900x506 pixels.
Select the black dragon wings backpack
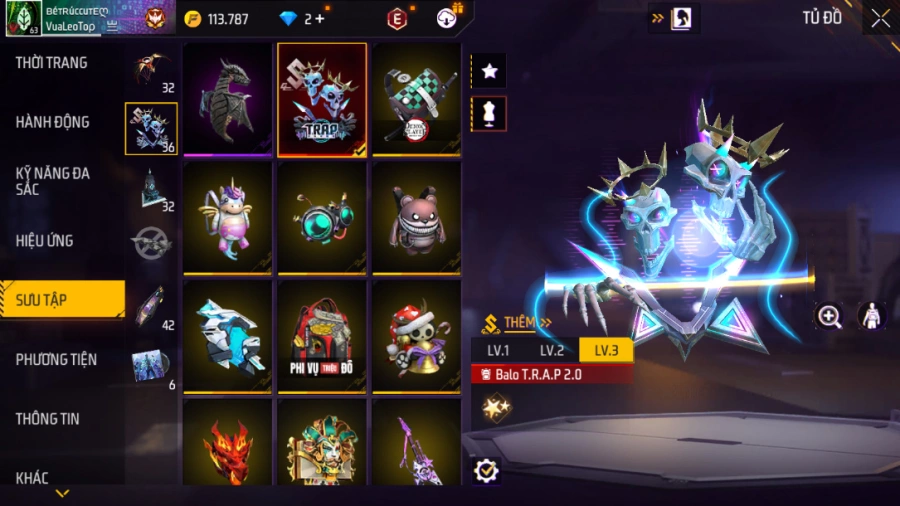(x=228, y=100)
